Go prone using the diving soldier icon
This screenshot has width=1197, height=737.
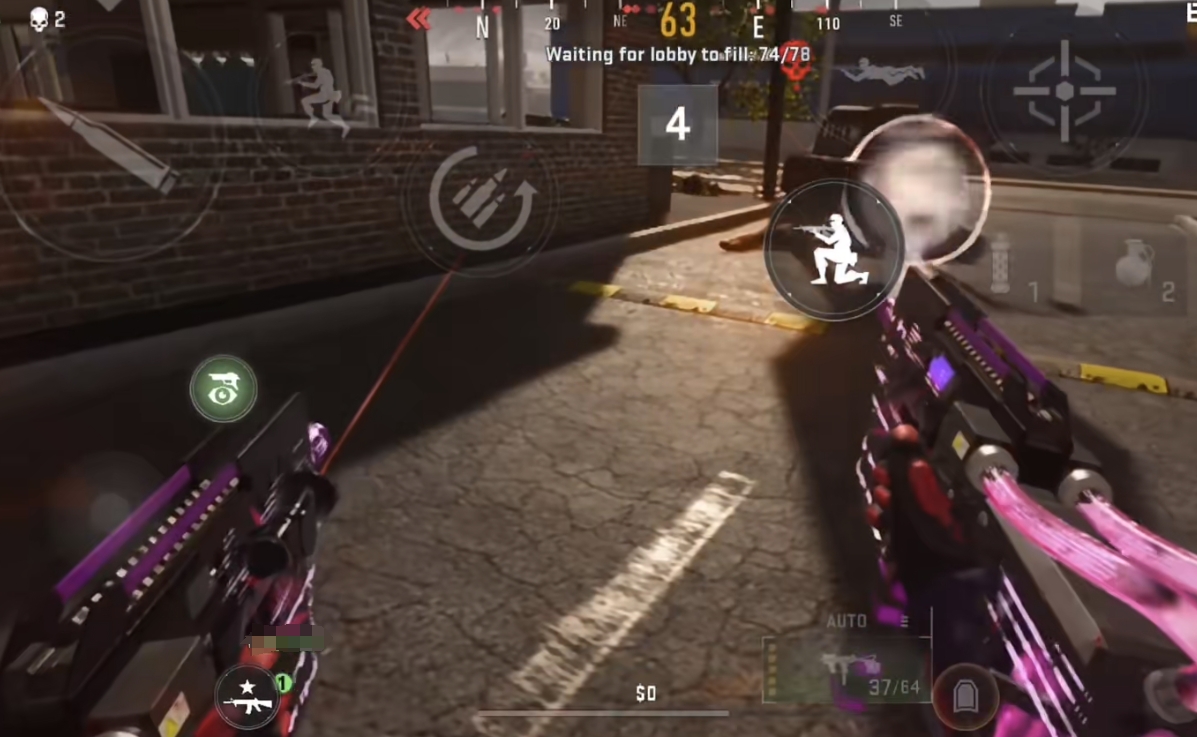pyautogui.click(x=880, y=70)
